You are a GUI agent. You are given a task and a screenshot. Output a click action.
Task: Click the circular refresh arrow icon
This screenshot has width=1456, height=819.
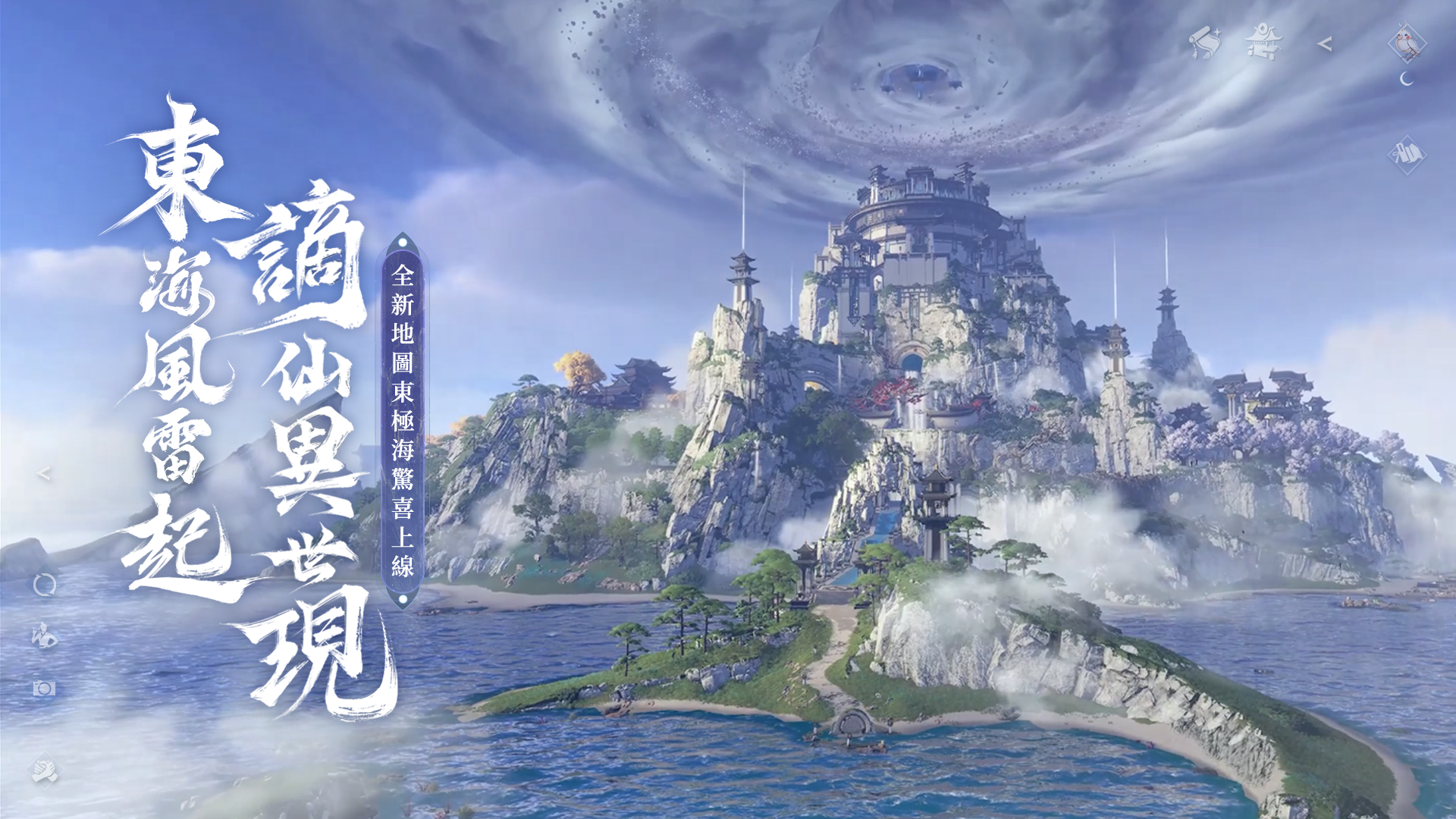coord(45,585)
